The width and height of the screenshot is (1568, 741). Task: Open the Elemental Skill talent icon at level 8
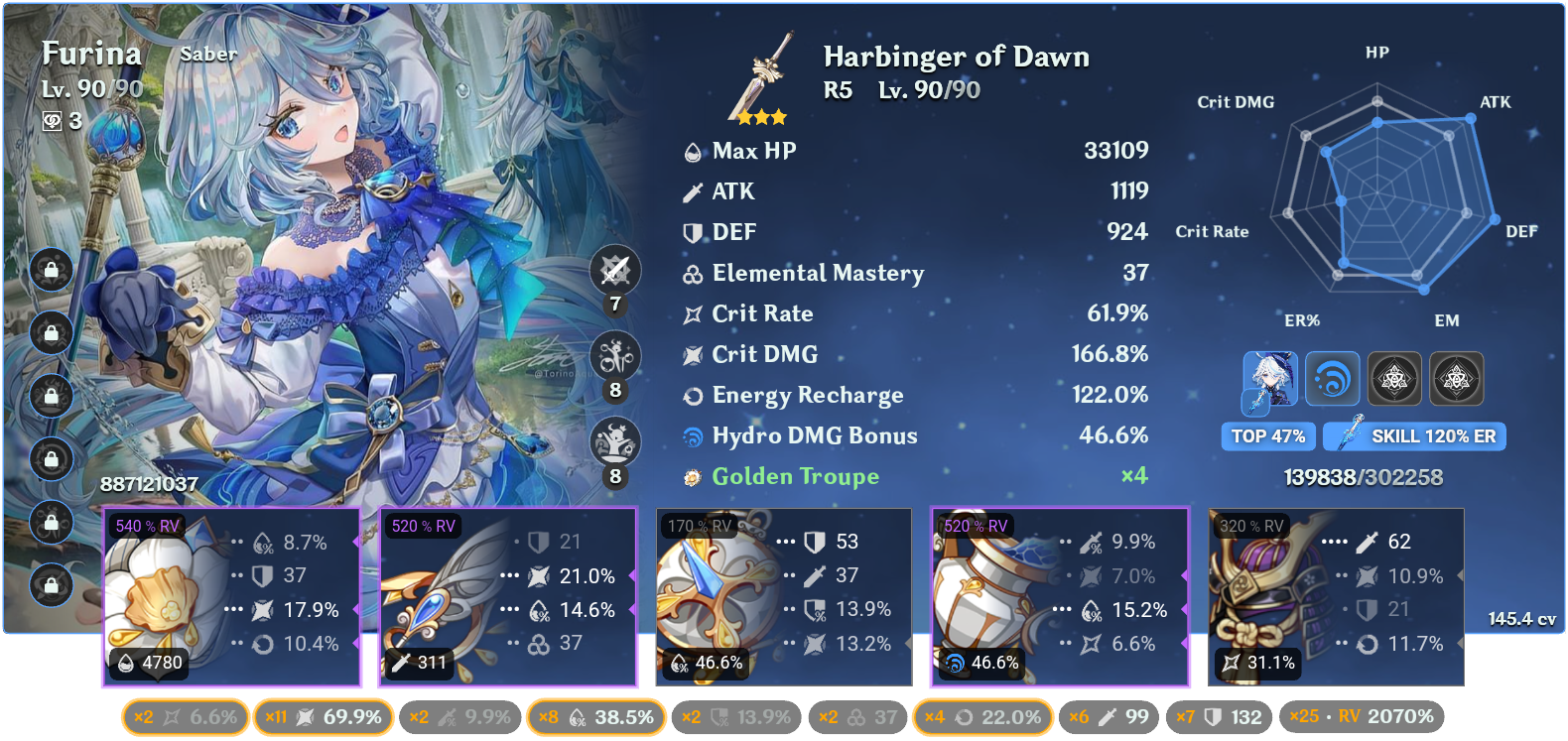(616, 356)
